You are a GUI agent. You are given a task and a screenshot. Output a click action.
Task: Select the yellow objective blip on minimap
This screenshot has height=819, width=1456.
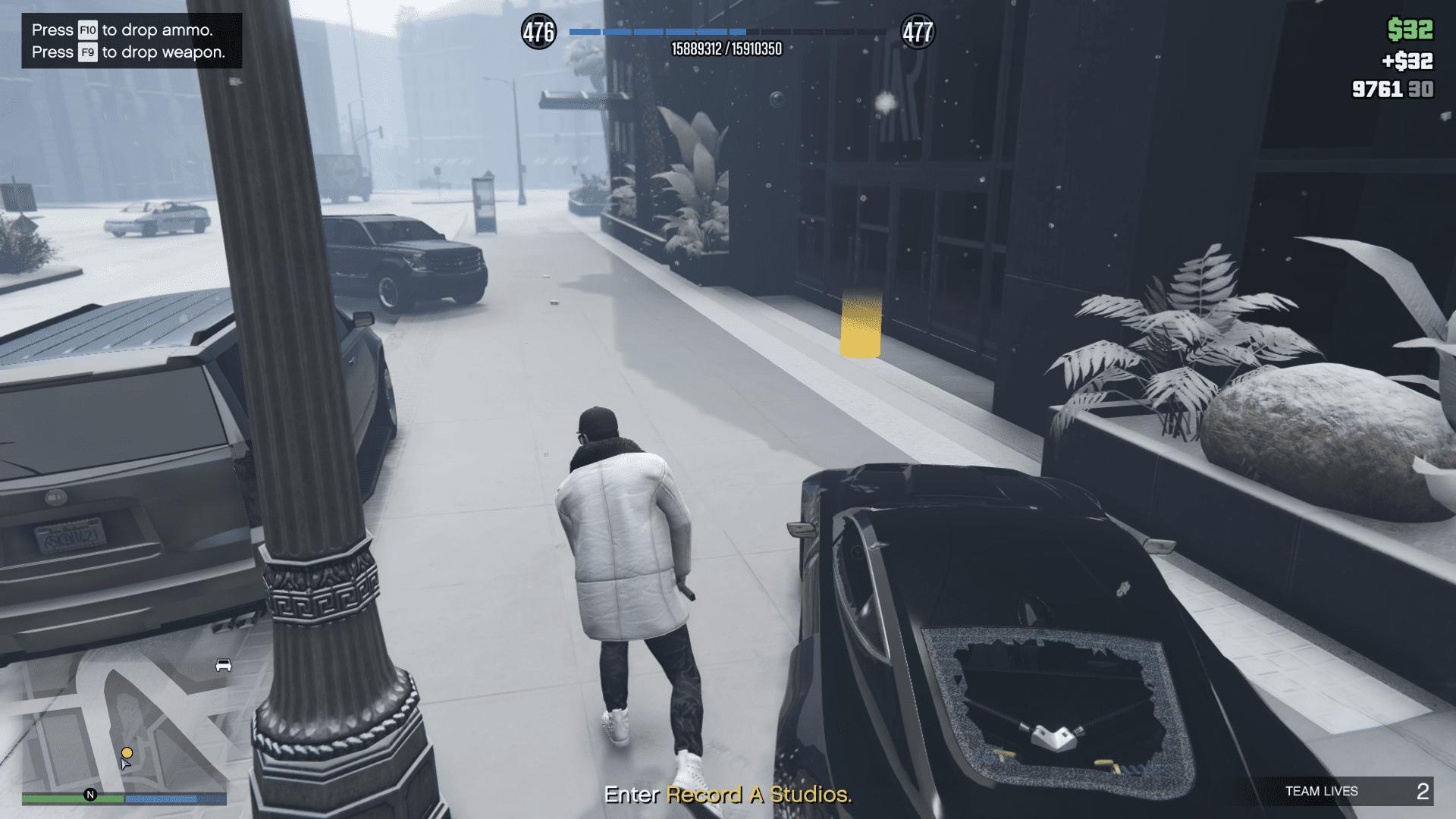point(127,752)
